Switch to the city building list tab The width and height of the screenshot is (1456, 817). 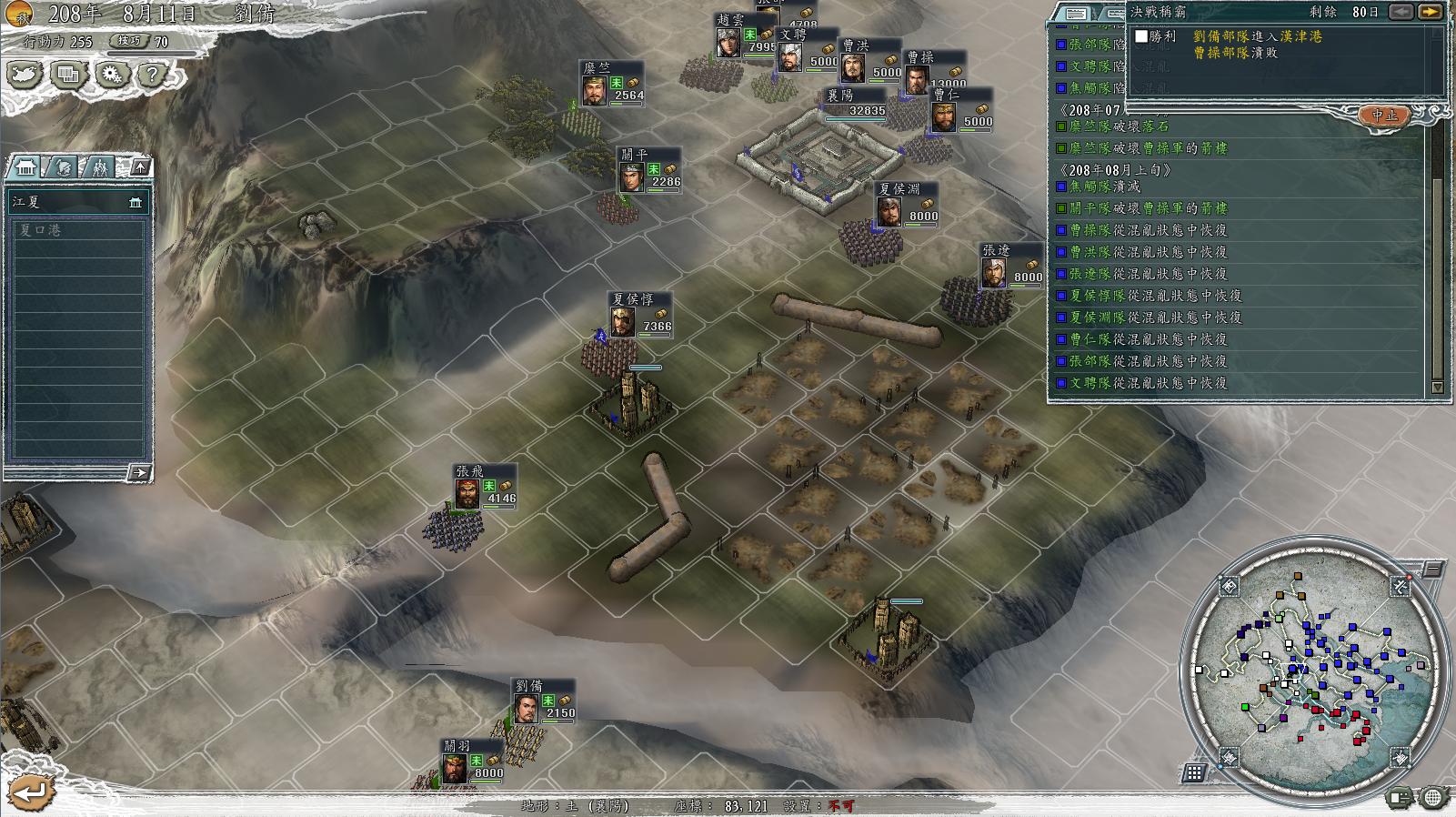(25, 167)
